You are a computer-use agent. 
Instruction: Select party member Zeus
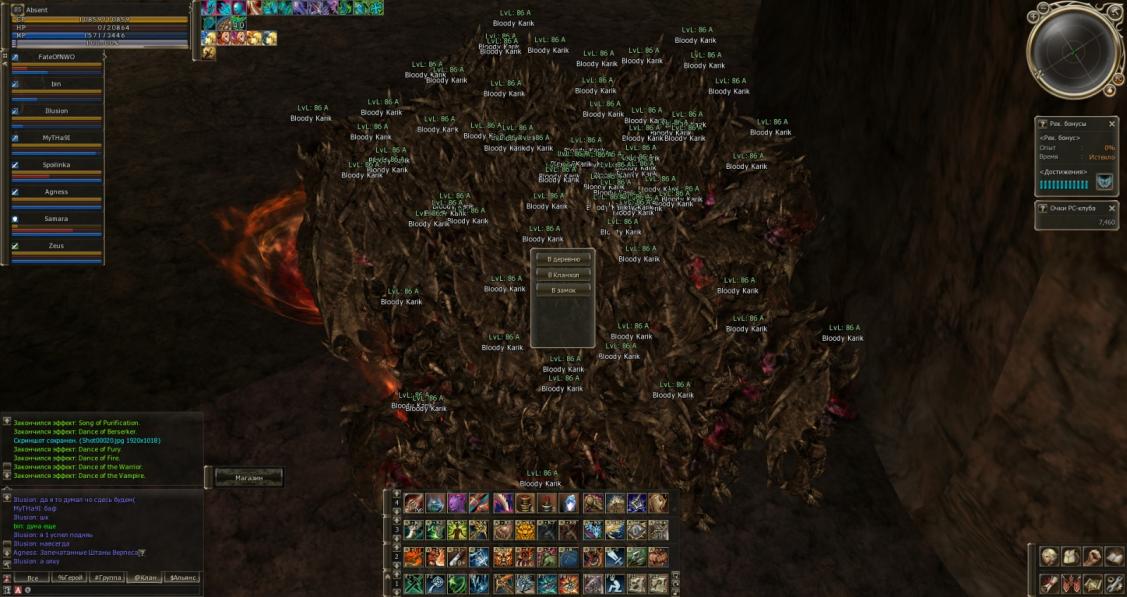click(56, 245)
